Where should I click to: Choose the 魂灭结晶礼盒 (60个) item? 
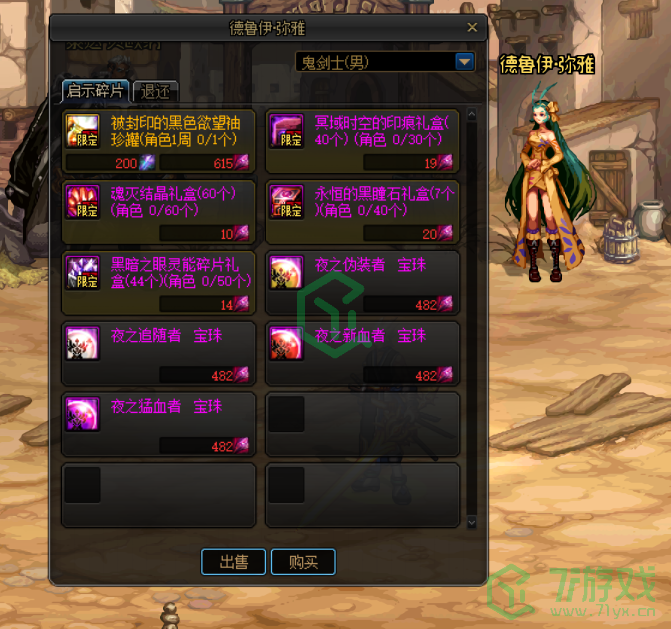pyautogui.click(x=158, y=212)
